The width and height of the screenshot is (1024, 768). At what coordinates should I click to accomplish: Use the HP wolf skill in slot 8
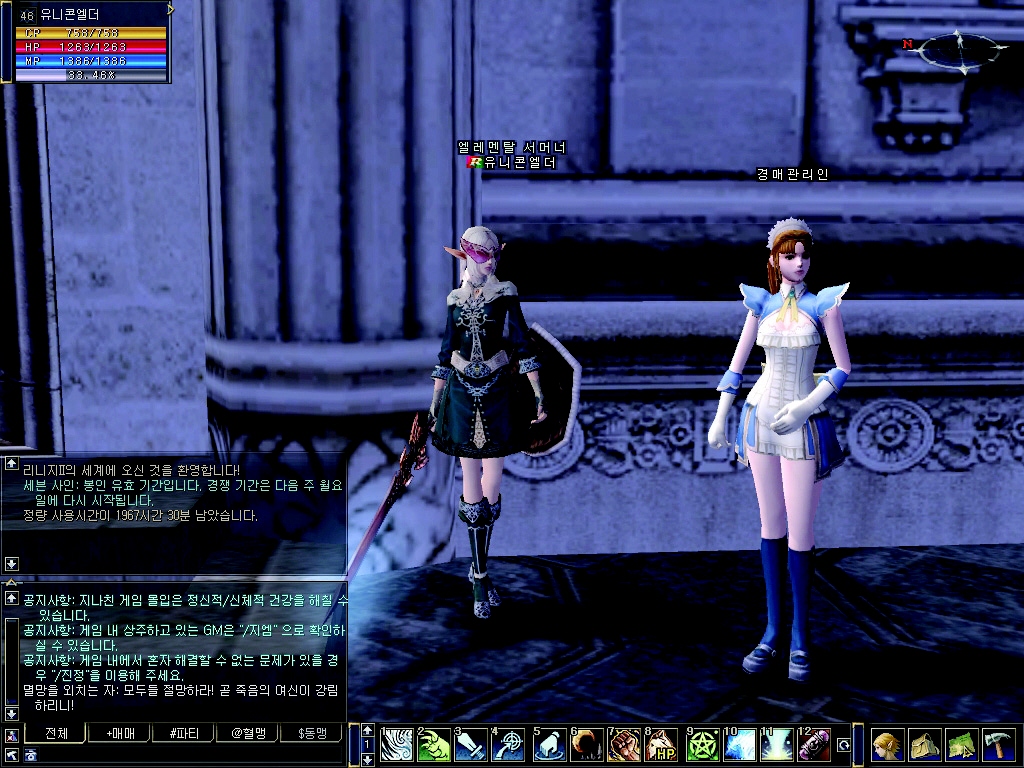coord(662,745)
